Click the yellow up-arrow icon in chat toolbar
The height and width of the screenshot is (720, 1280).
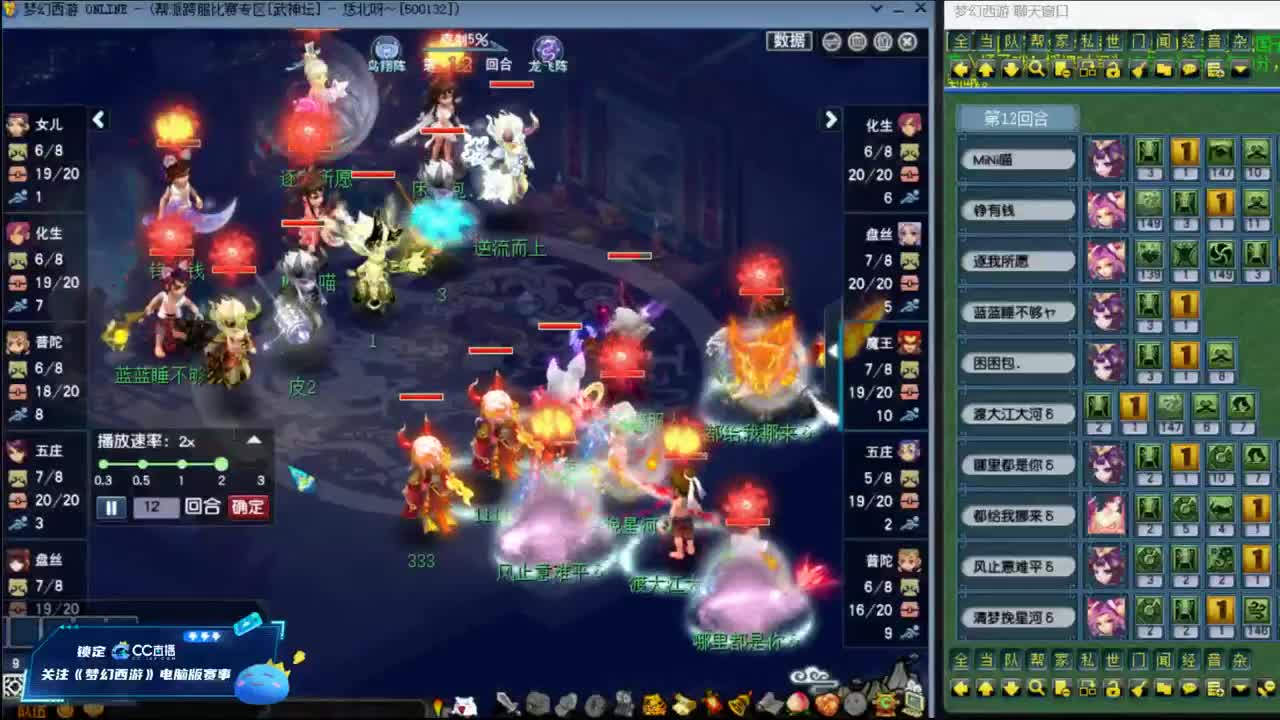coord(987,70)
